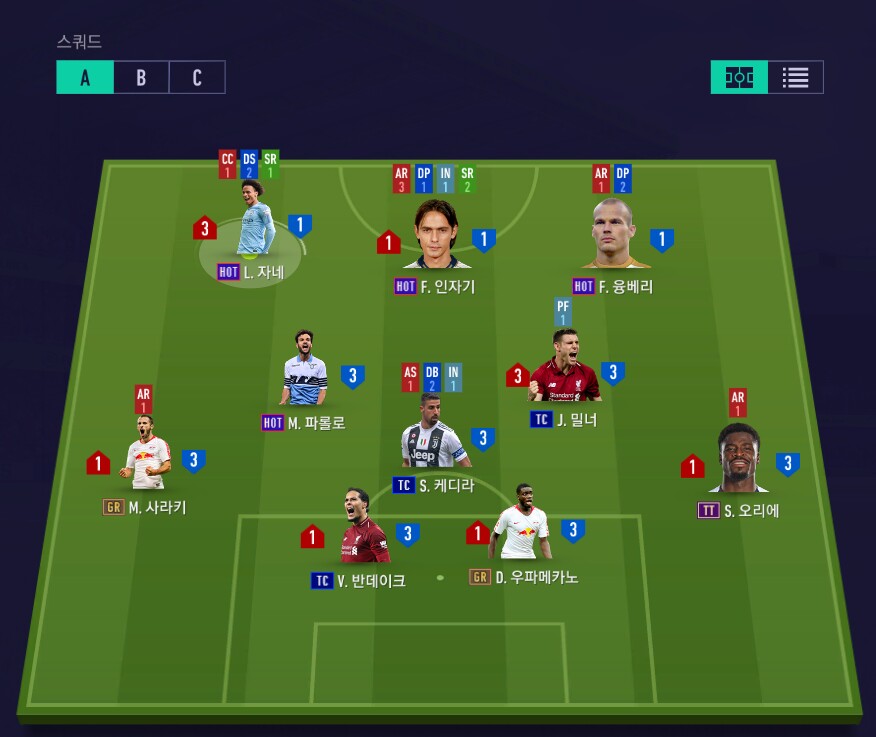876x737 pixels.
Task: Select squad tab C
Action: 197,78
